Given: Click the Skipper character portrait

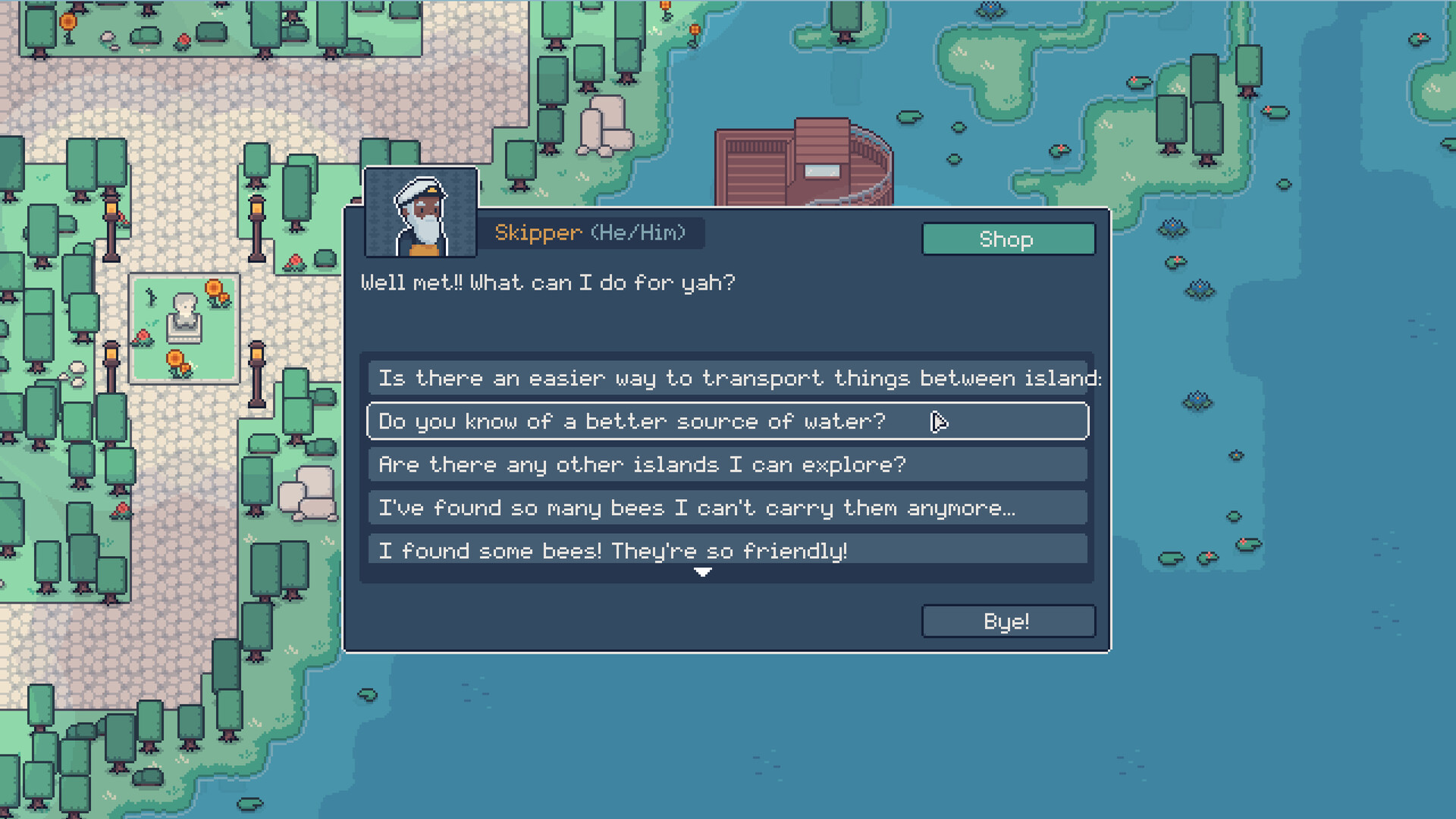Looking at the screenshot, I should [422, 212].
